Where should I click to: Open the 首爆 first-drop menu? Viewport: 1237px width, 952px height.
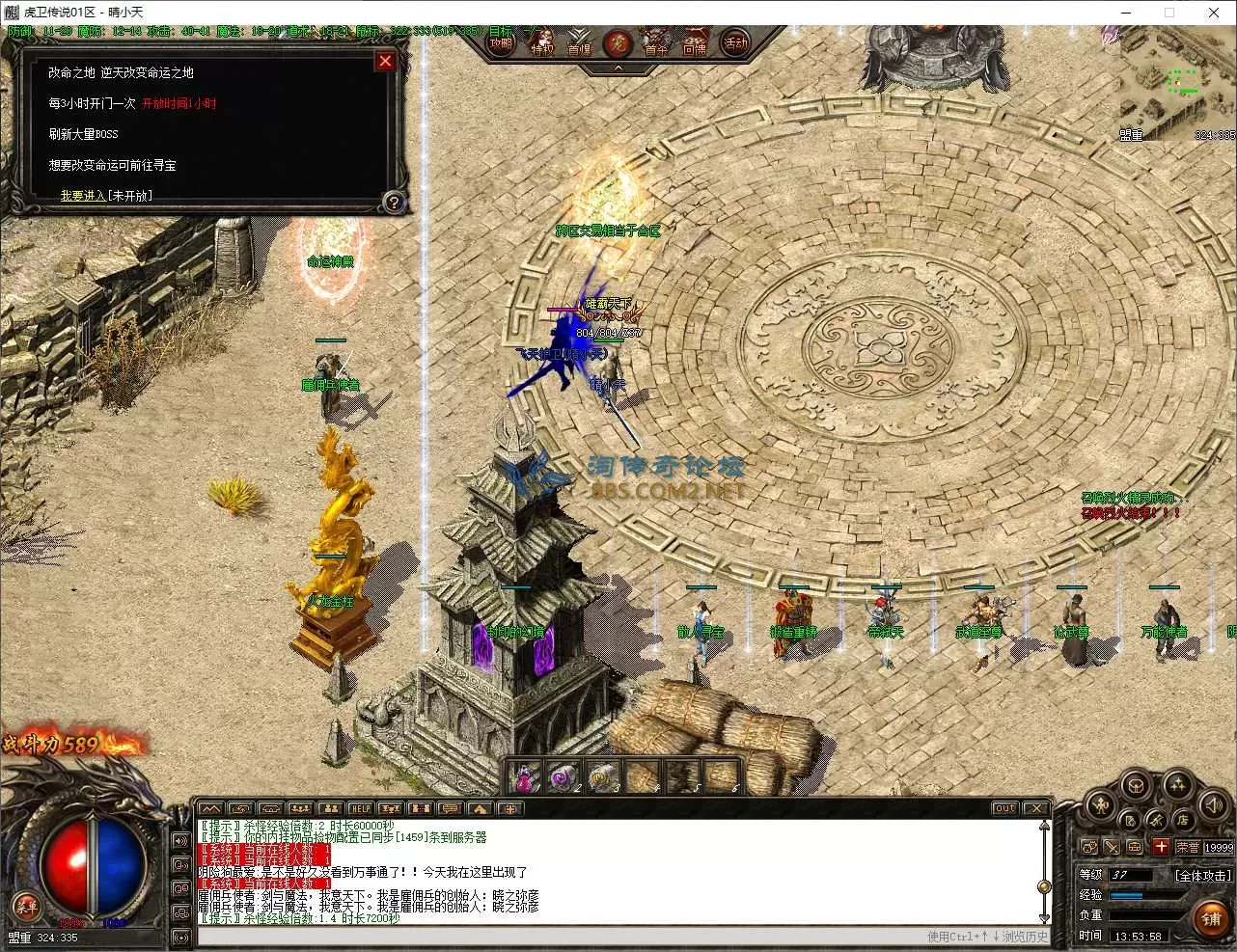click(579, 44)
